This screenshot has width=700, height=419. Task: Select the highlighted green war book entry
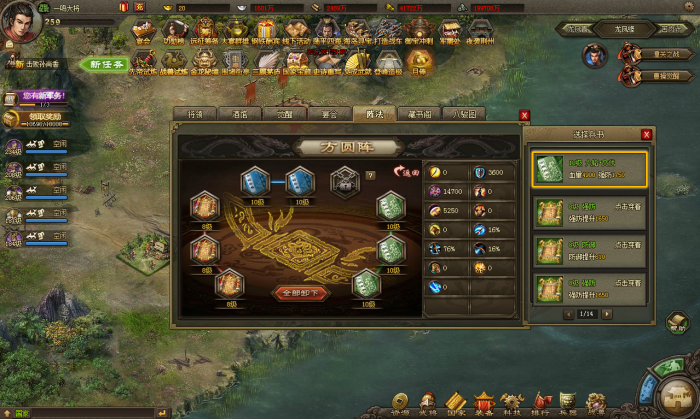589,169
